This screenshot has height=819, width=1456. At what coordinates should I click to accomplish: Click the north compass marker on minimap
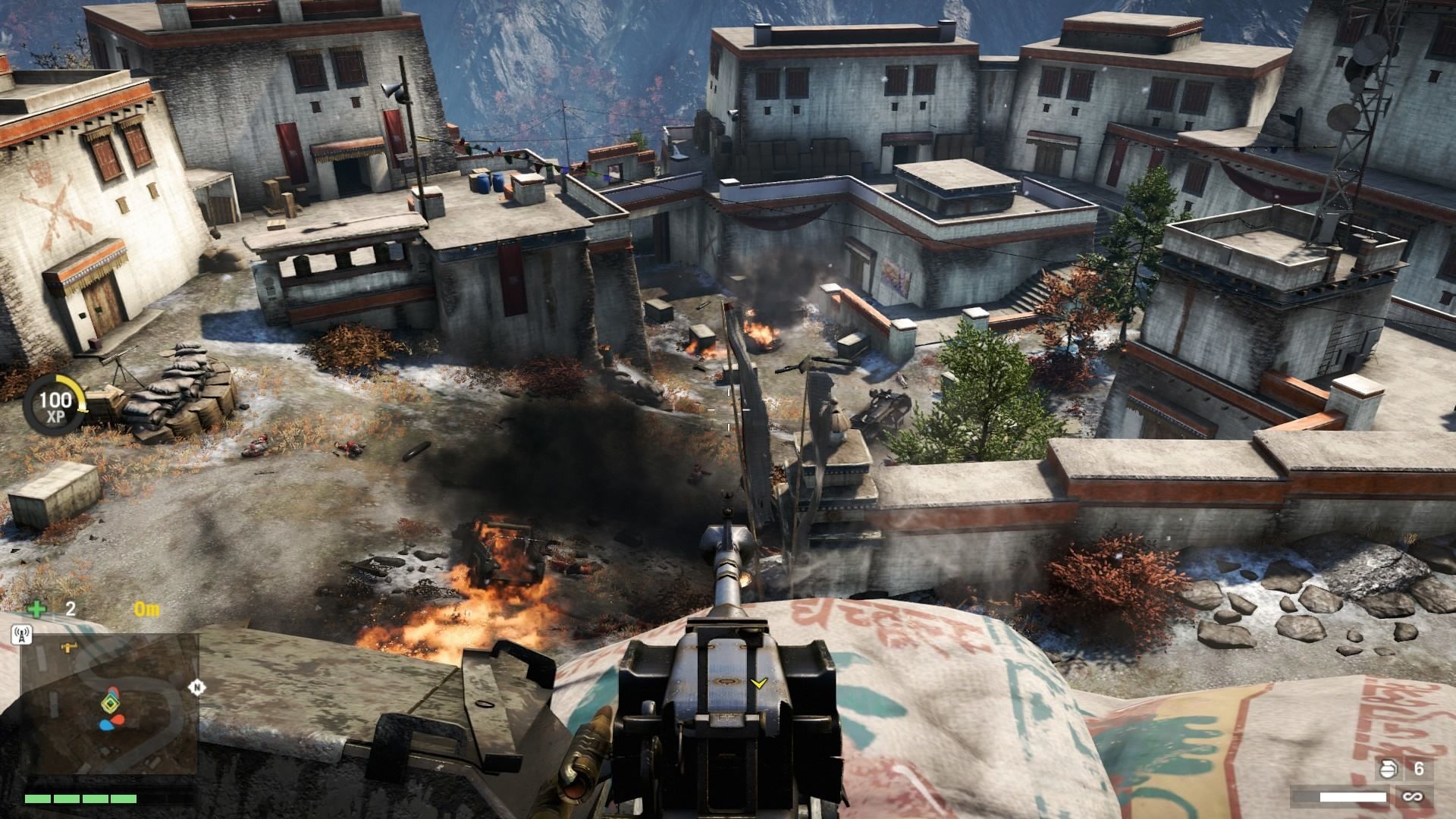(x=198, y=687)
